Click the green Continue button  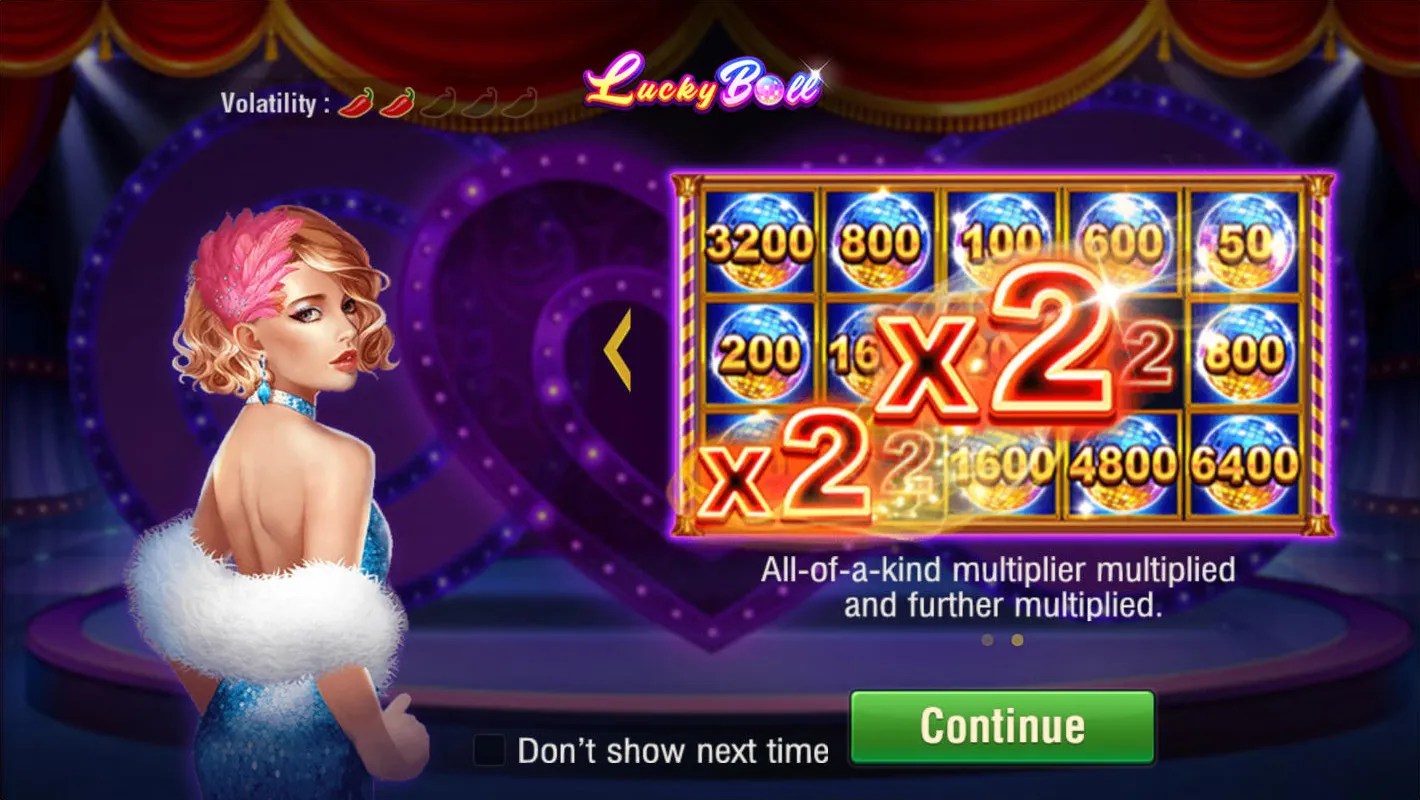tap(1002, 727)
